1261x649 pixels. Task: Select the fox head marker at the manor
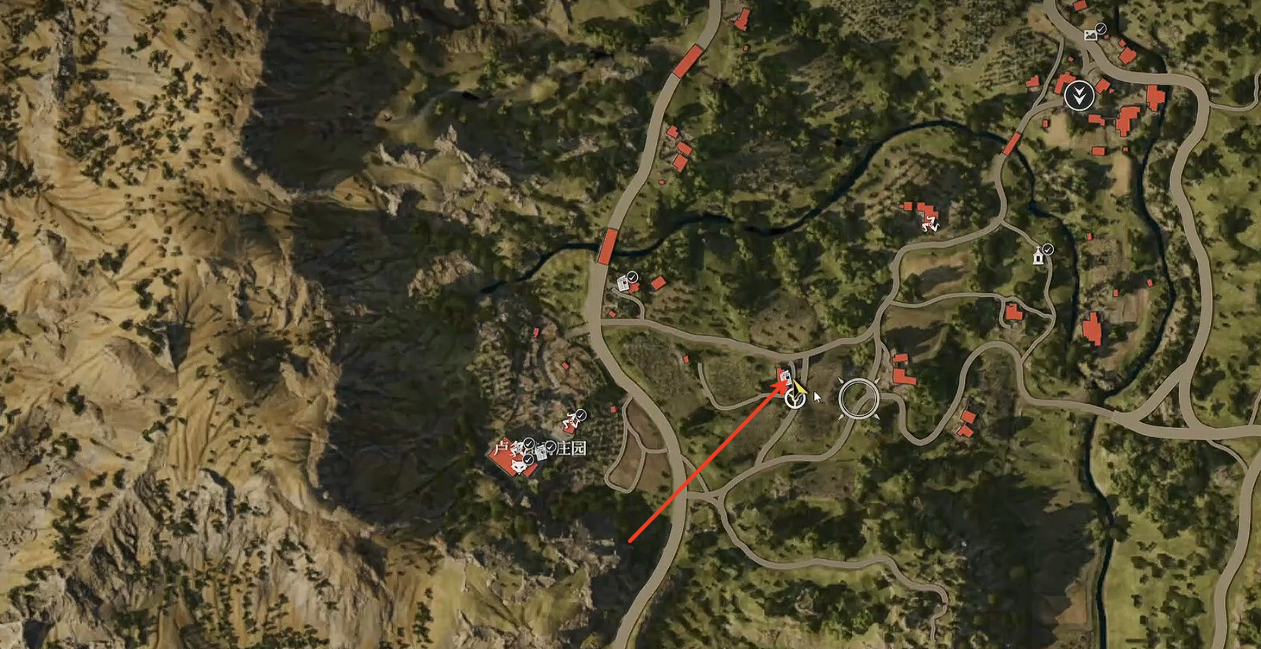pyautogui.click(x=519, y=465)
